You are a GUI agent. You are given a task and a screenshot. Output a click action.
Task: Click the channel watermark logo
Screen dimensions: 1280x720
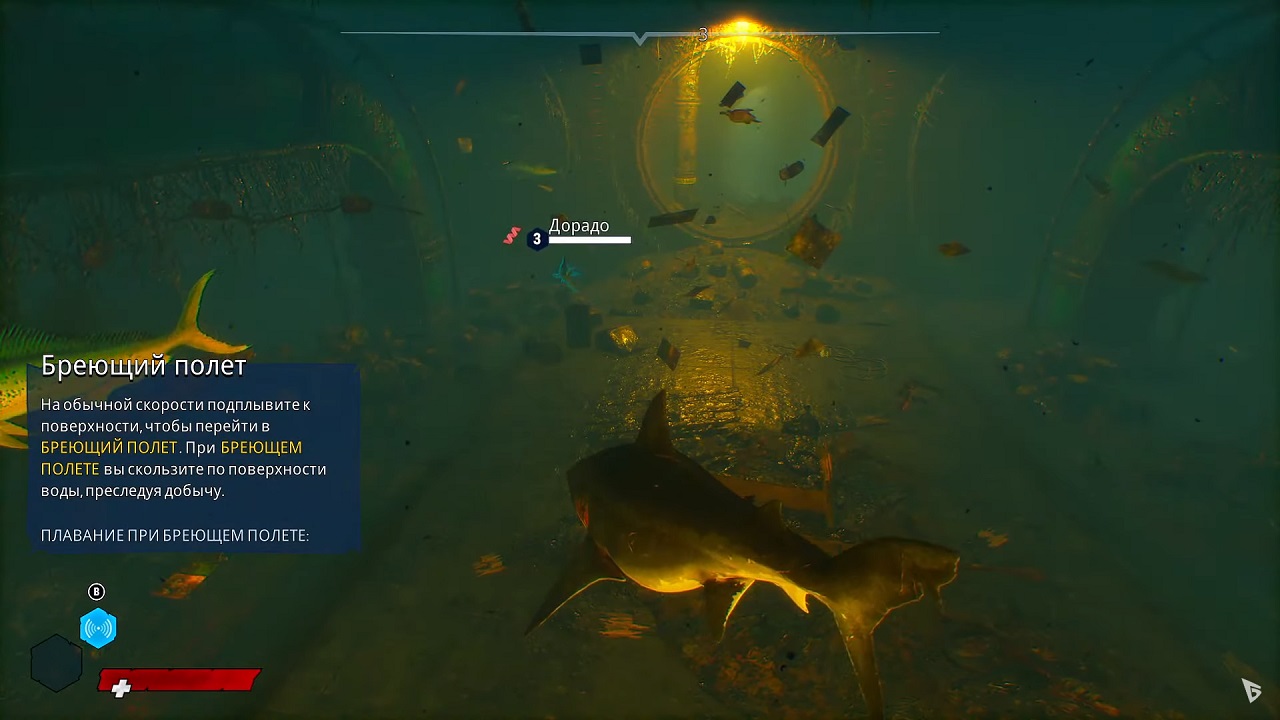coord(1251,689)
